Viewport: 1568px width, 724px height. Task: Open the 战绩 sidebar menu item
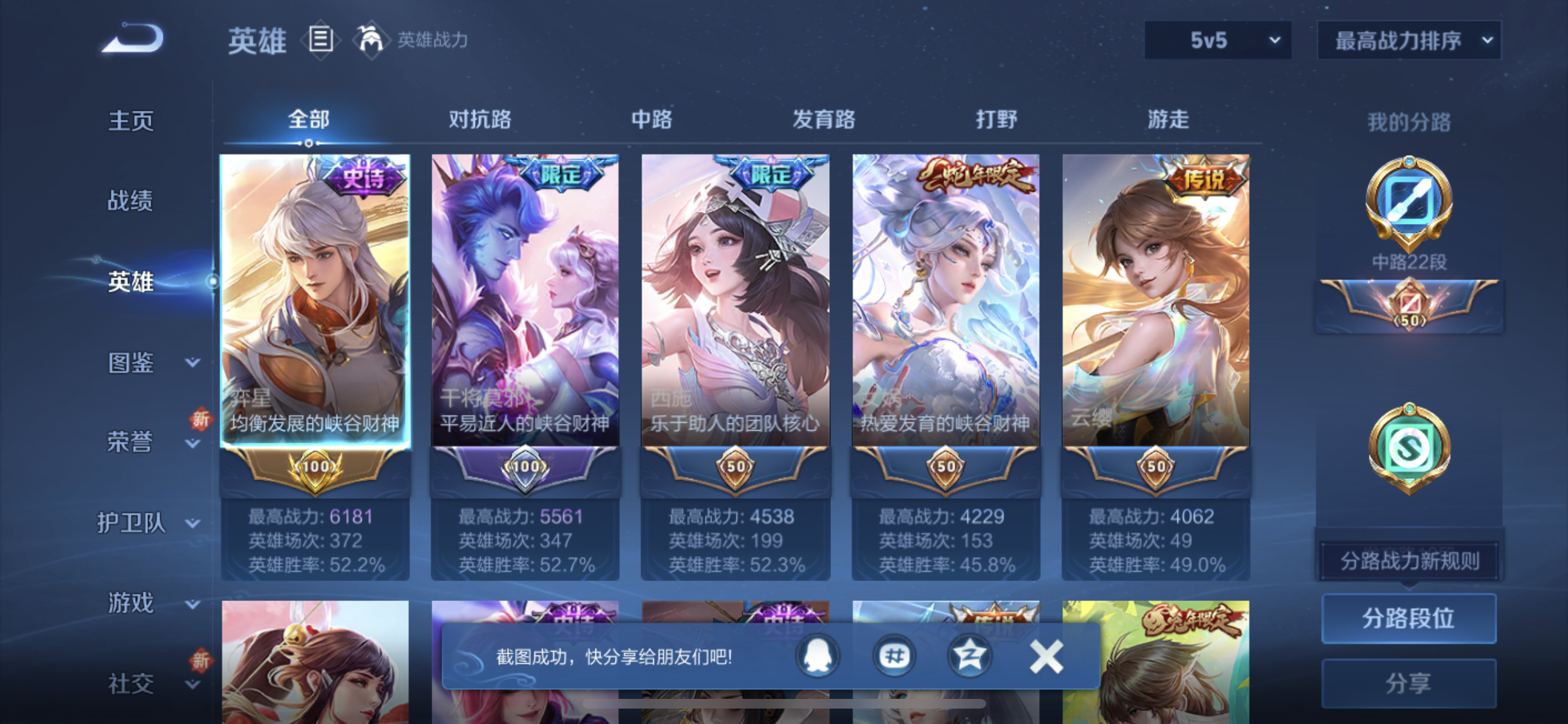click(x=130, y=201)
